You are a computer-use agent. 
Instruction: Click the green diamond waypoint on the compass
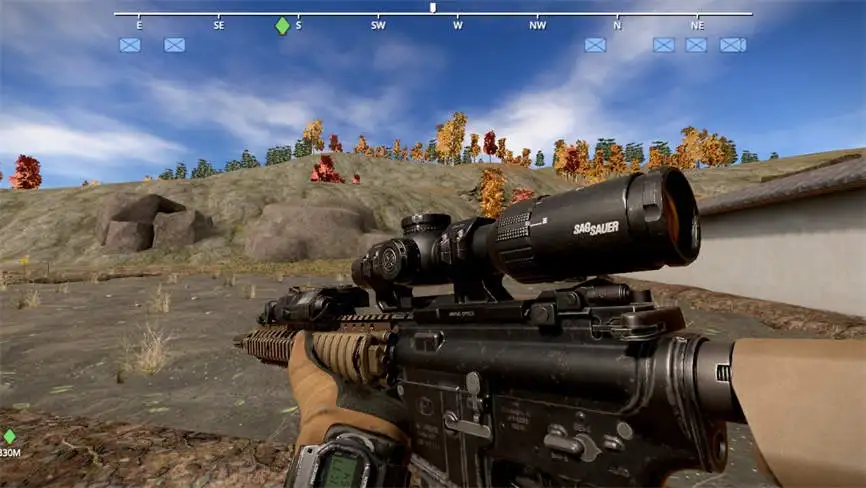click(x=283, y=26)
